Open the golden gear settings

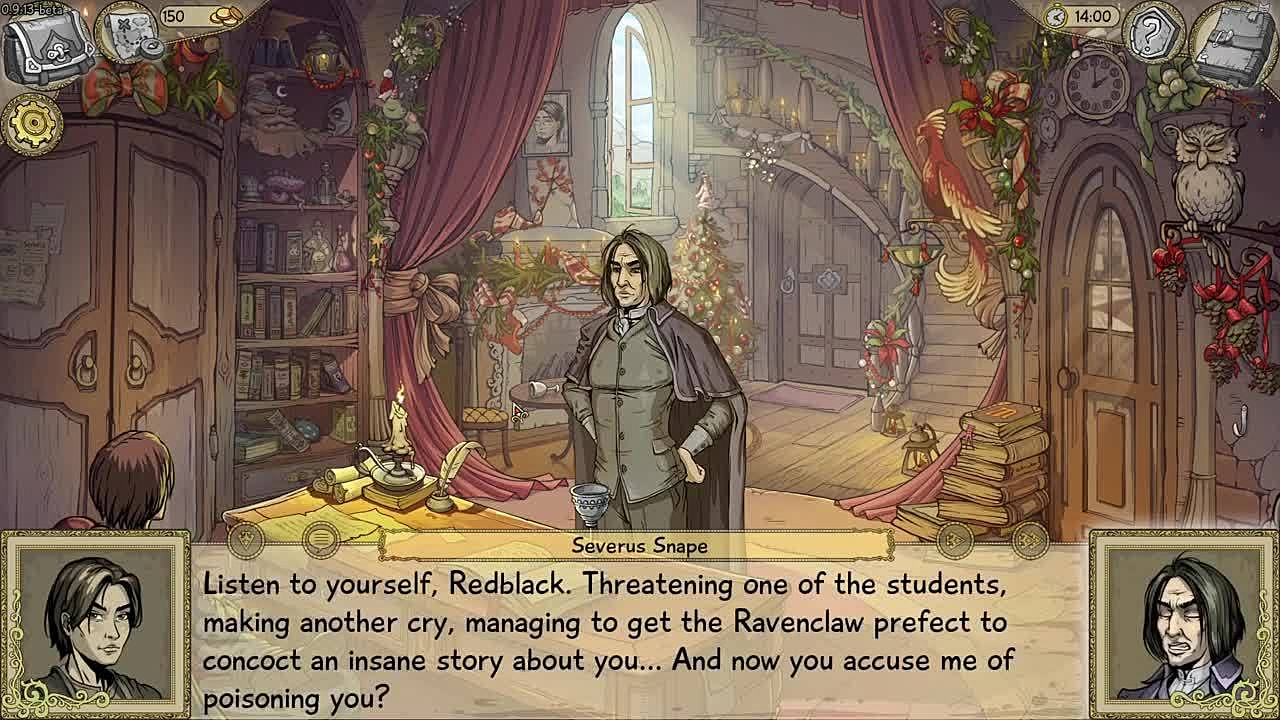(31, 123)
